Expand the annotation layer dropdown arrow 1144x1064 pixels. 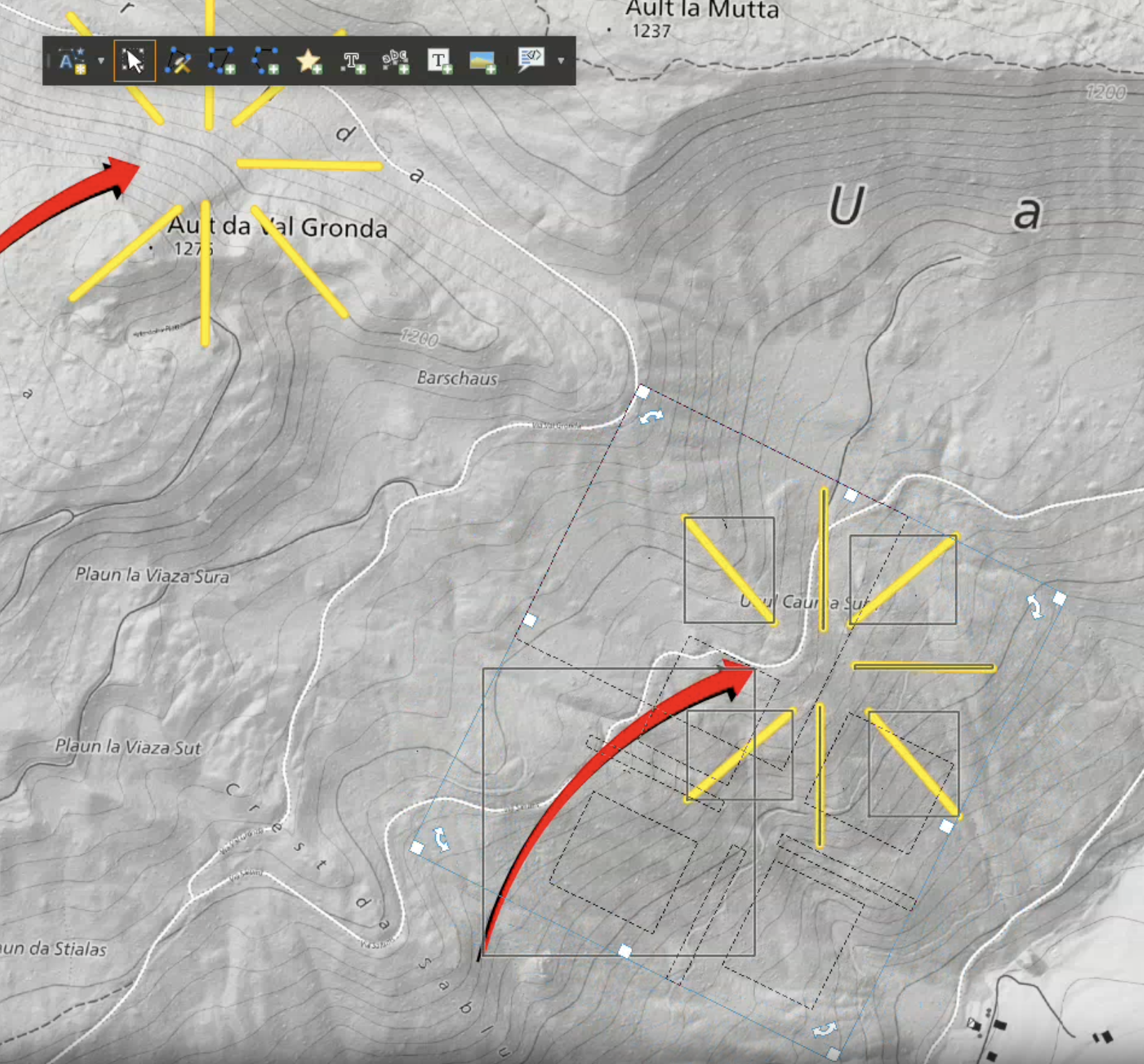click(101, 61)
